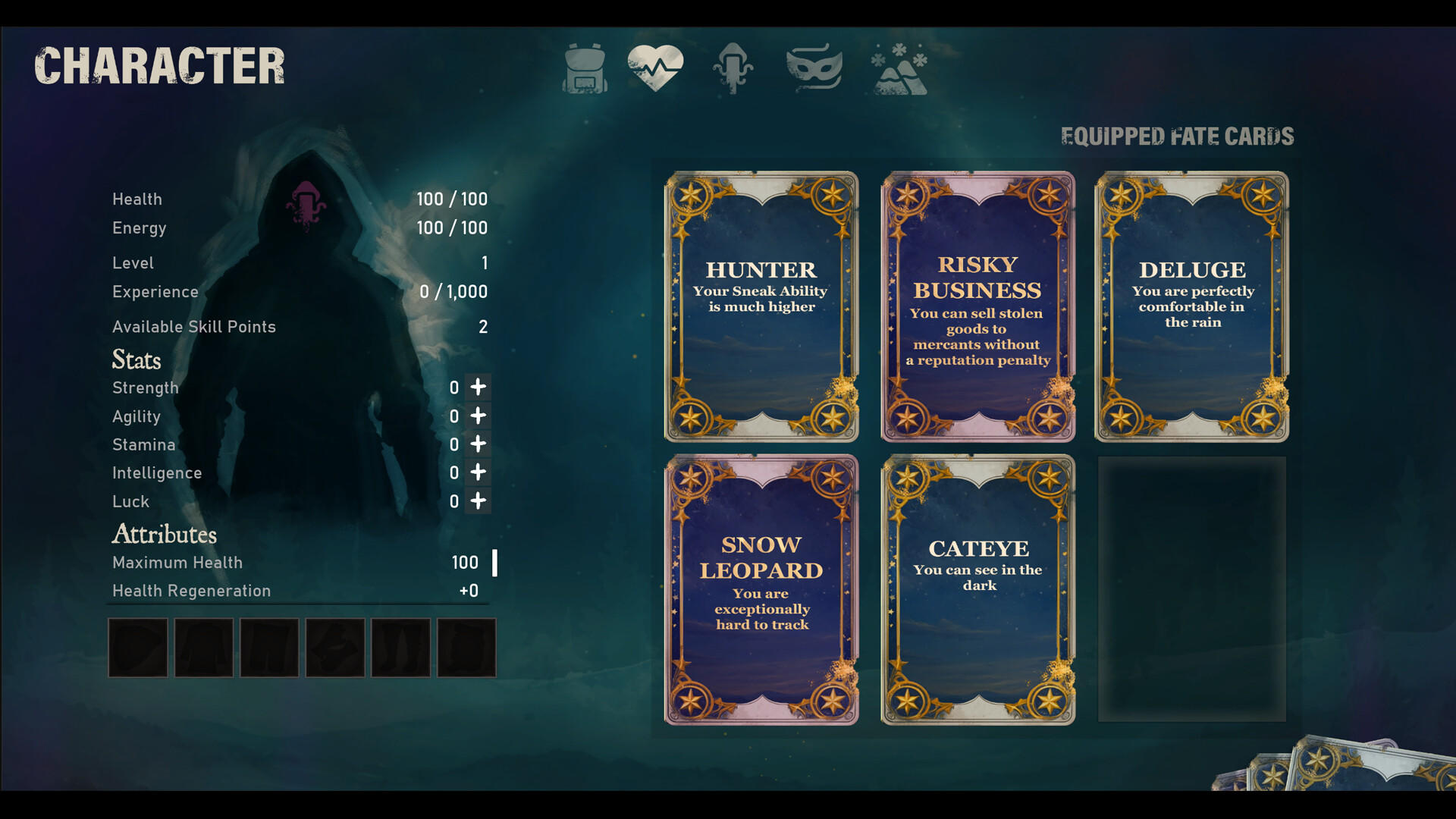Select the heart vitals icon at the top
This screenshot has width=1456, height=819.
click(x=657, y=67)
